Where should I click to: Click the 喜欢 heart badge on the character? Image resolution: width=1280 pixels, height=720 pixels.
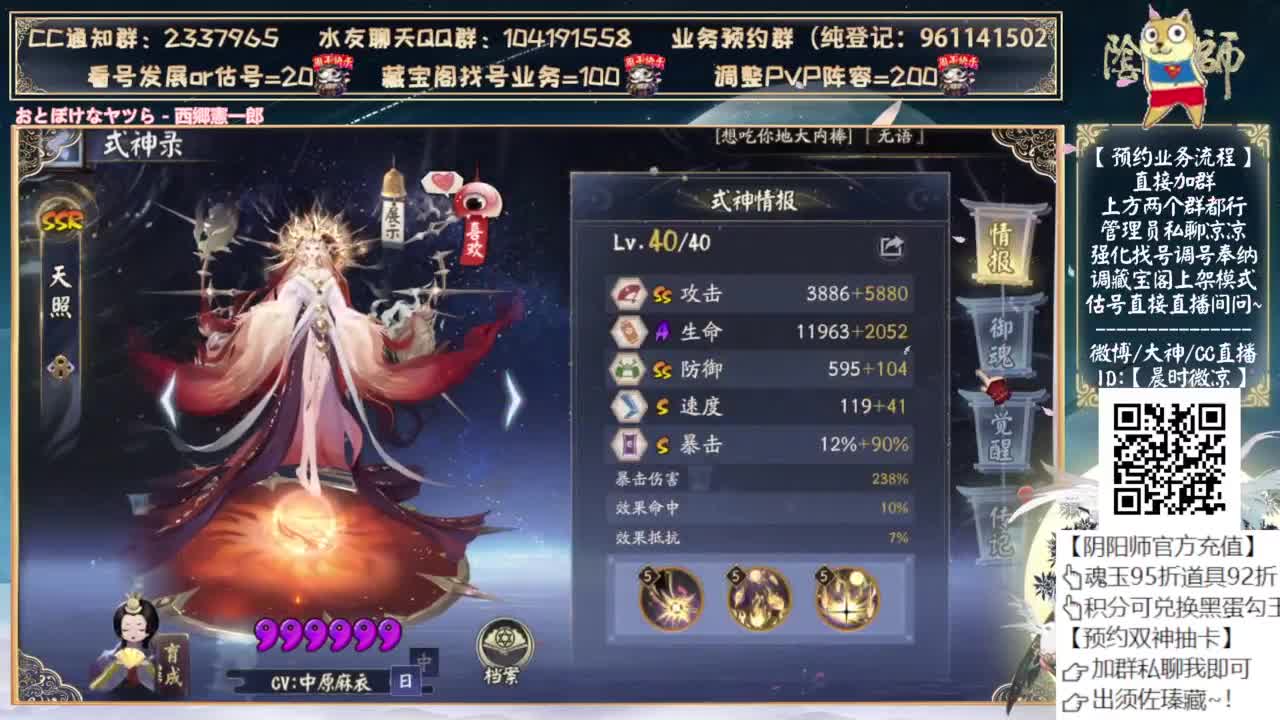(477, 232)
